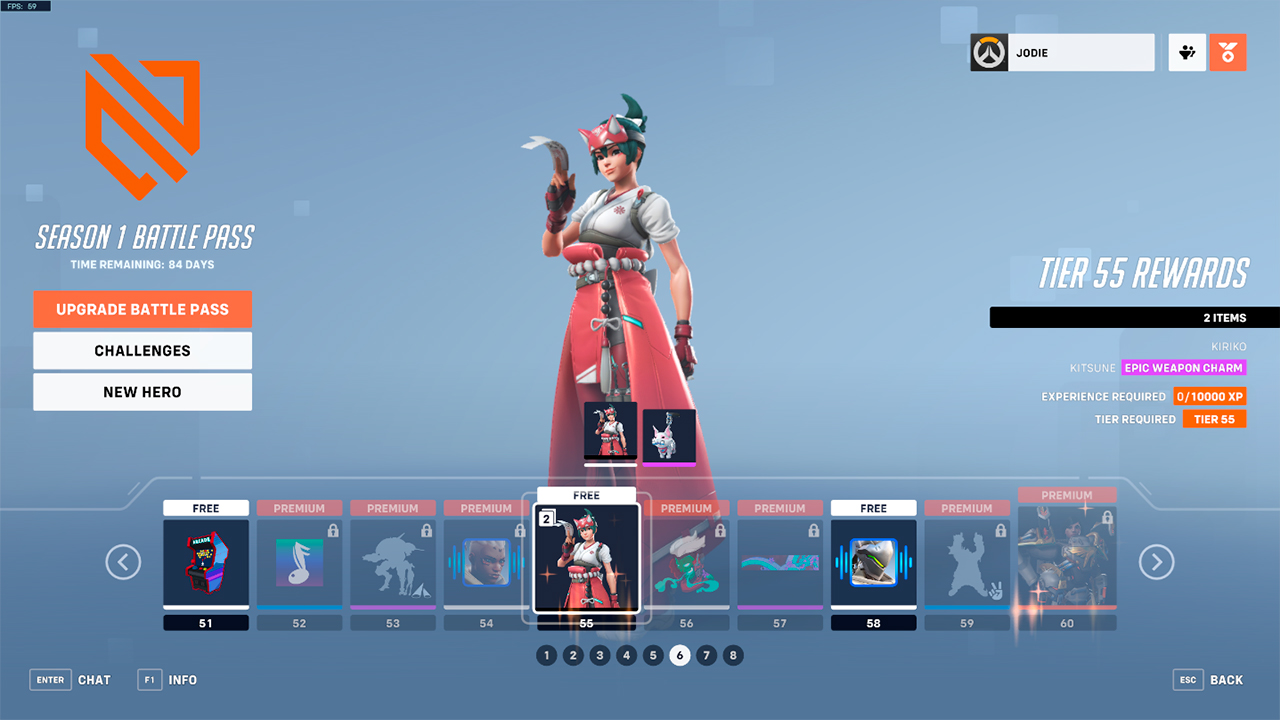Open the social group menu icon
This screenshot has height=720, width=1280.
click(1187, 53)
